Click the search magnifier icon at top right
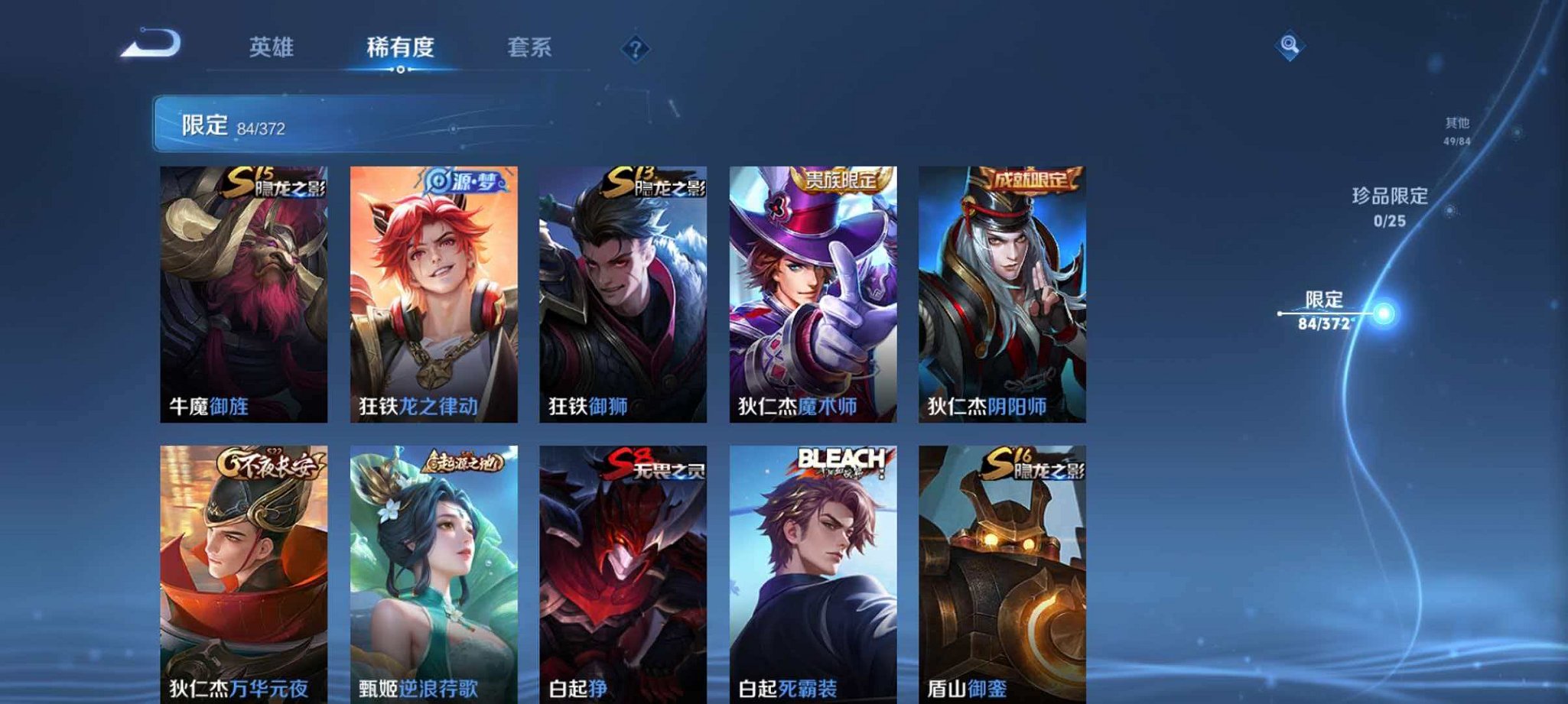This screenshot has width=1568, height=704. (1290, 46)
